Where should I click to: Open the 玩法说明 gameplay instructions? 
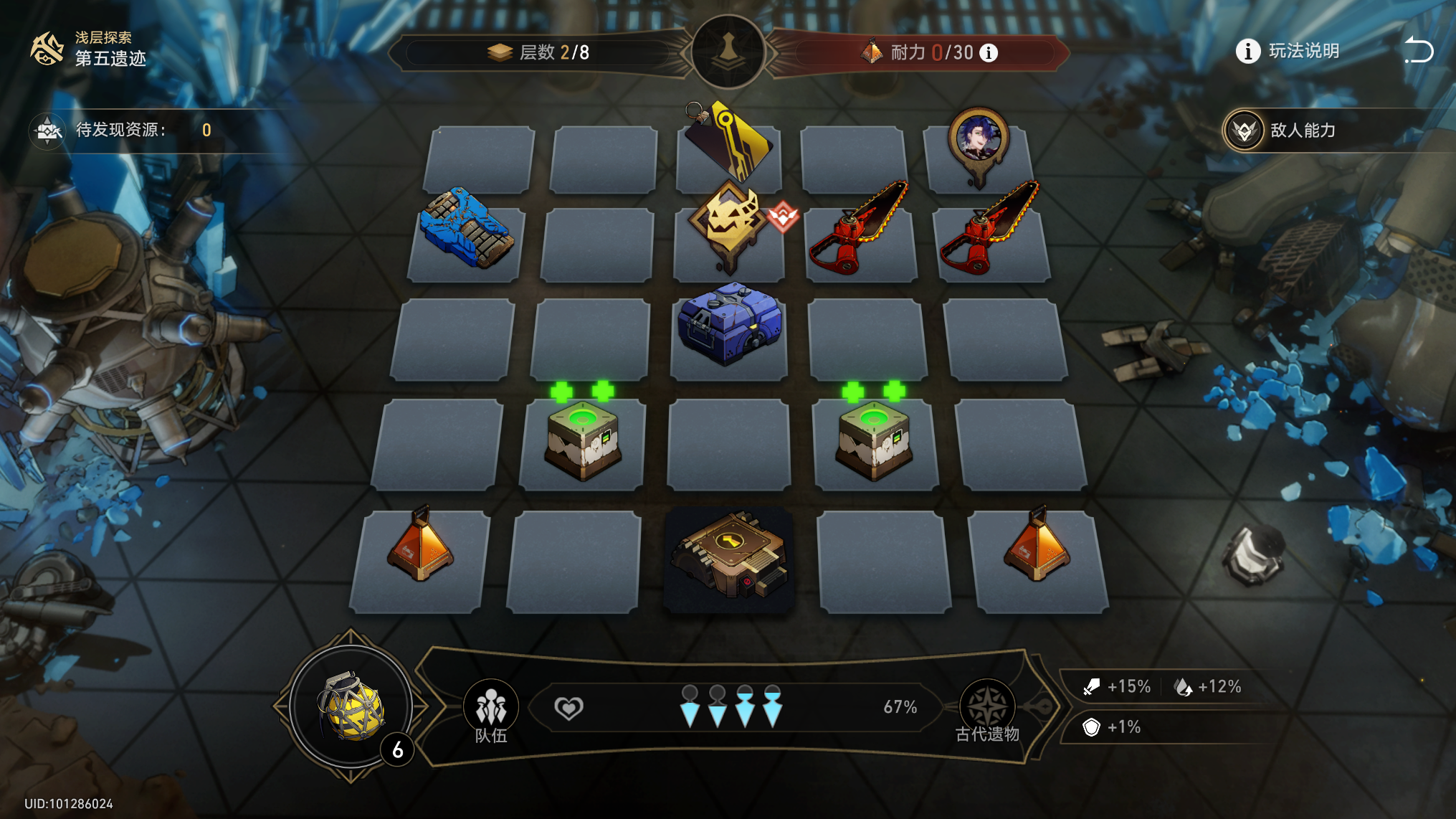[x=1288, y=51]
